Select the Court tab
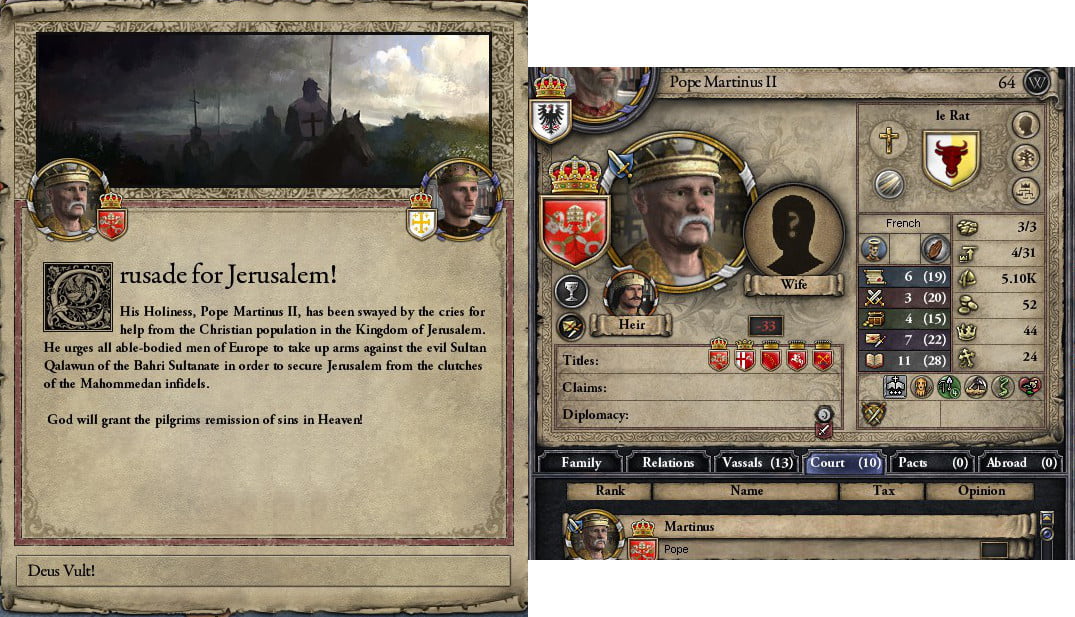 (844, 462)
